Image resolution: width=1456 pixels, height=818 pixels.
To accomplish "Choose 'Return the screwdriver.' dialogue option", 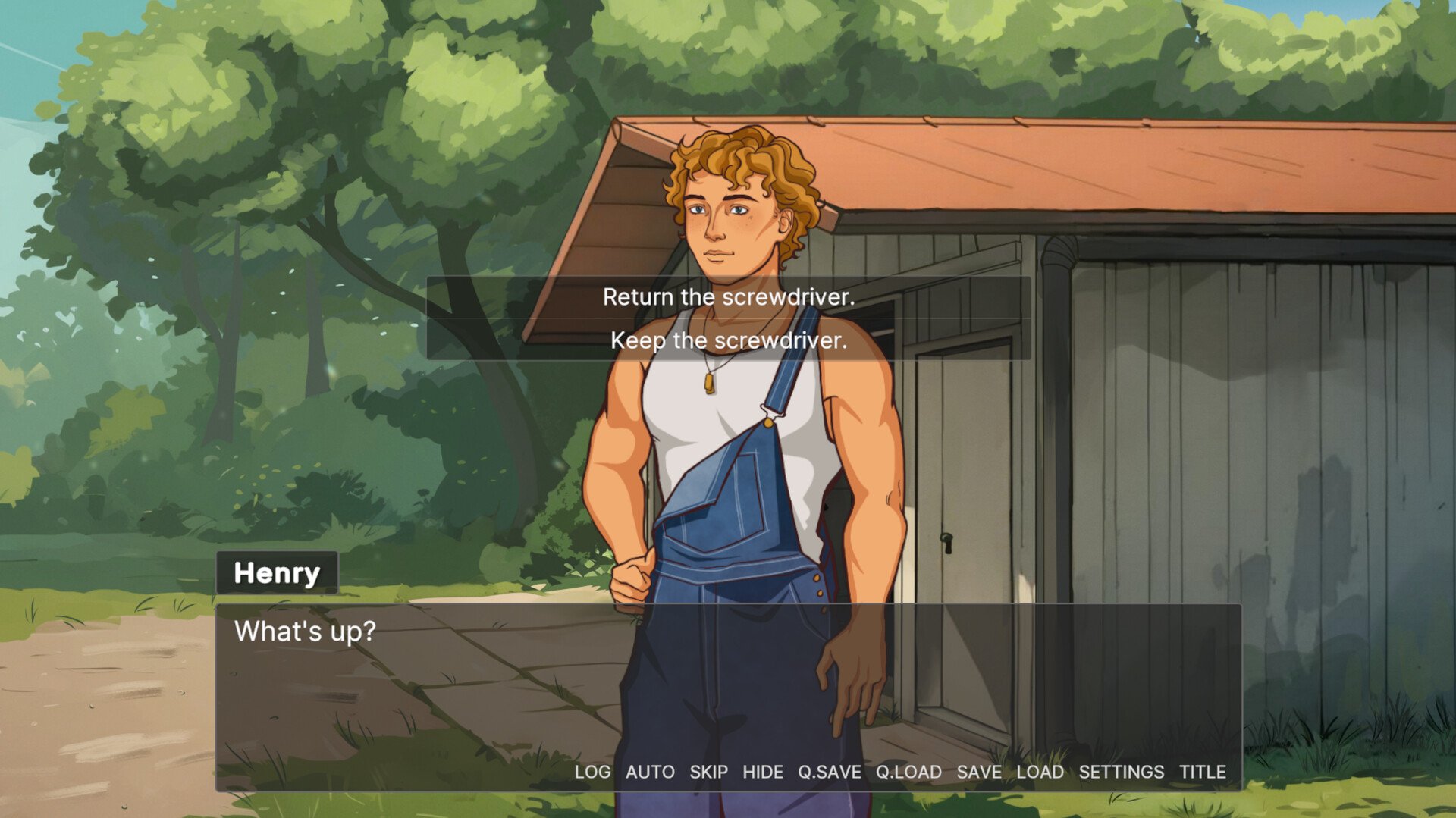I will pos(728,297).
